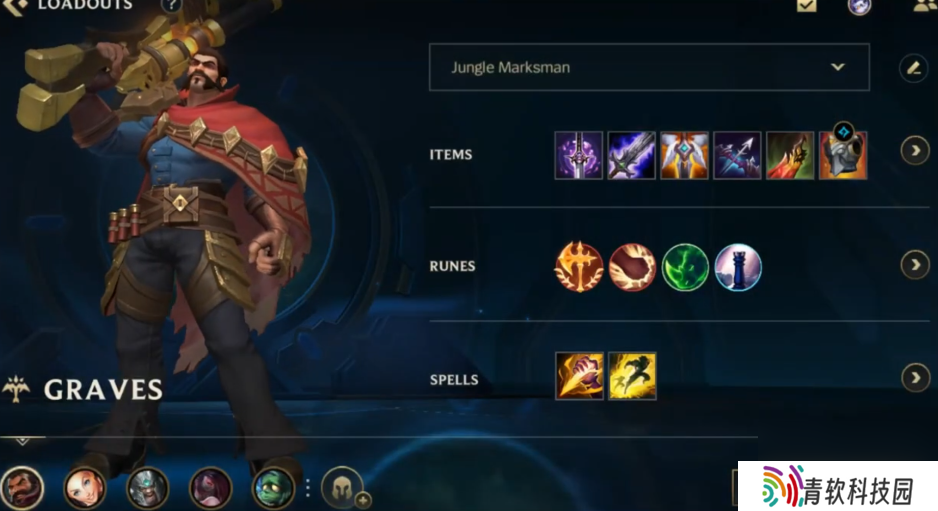Screen dimensions: 938x511
Task: Select the green swirl rune
Action: (685, 267)
